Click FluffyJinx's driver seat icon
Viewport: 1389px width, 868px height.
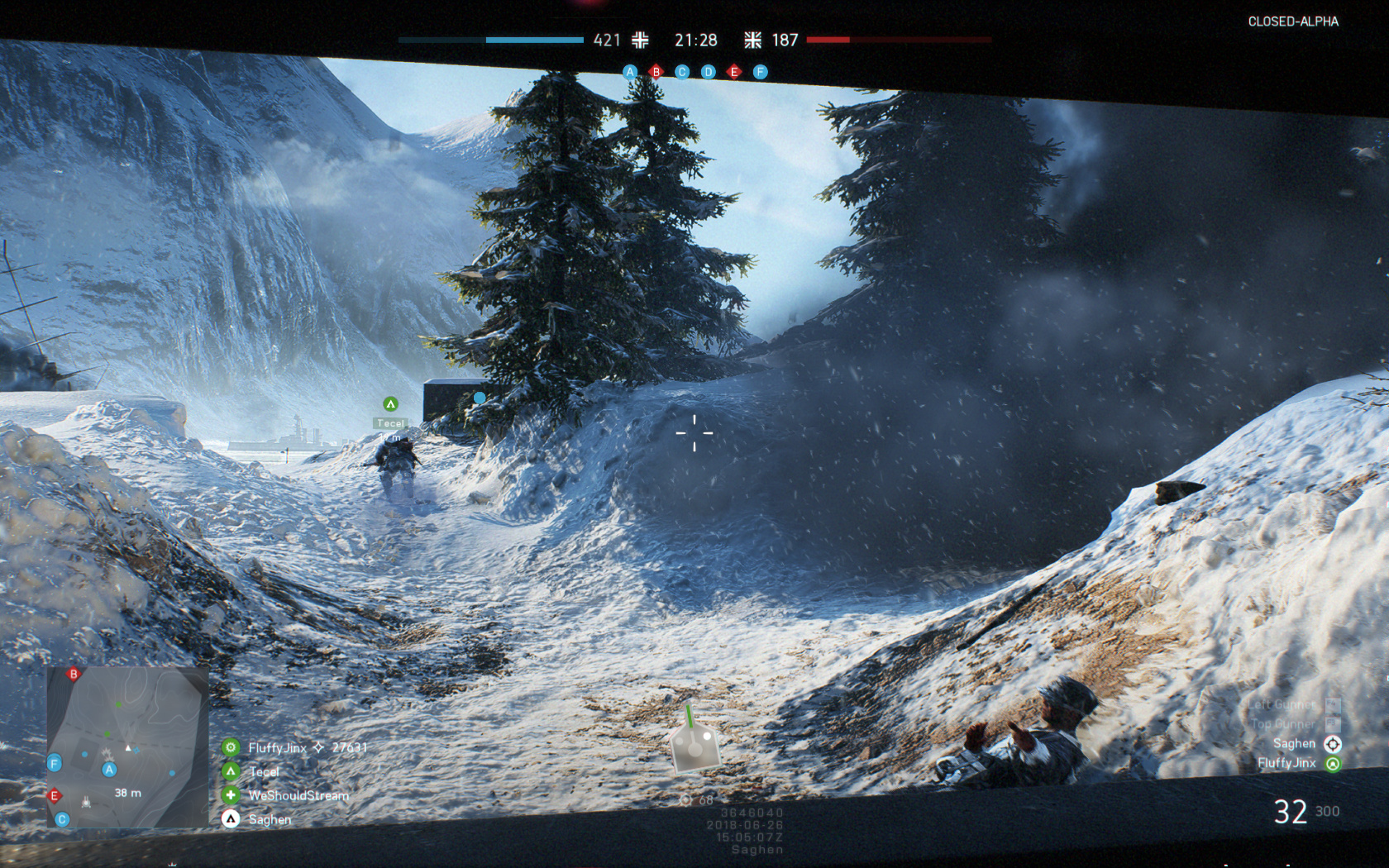tap(1334, 764)
